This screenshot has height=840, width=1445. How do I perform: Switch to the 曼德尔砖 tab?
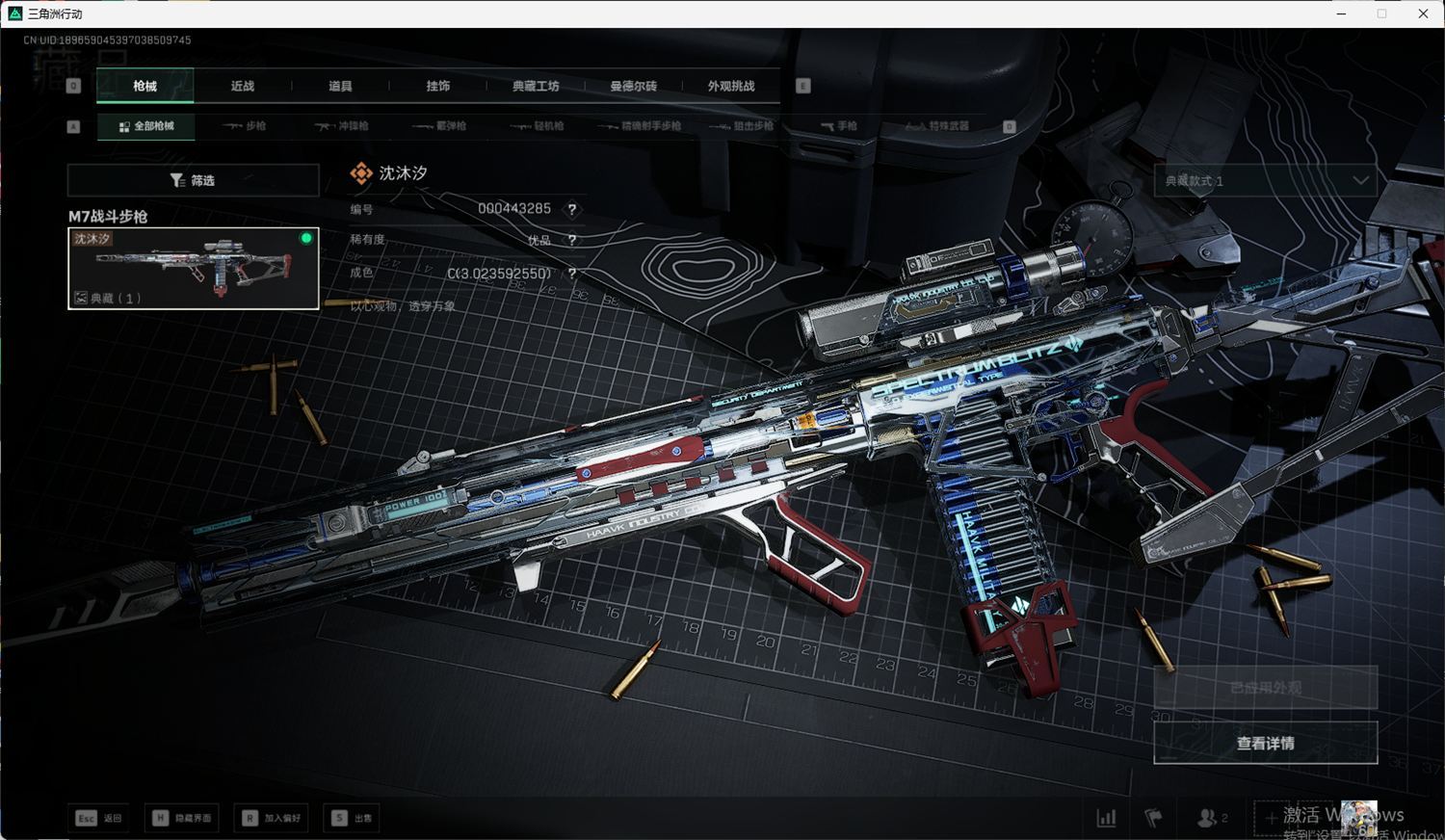[x=633, y=86]
